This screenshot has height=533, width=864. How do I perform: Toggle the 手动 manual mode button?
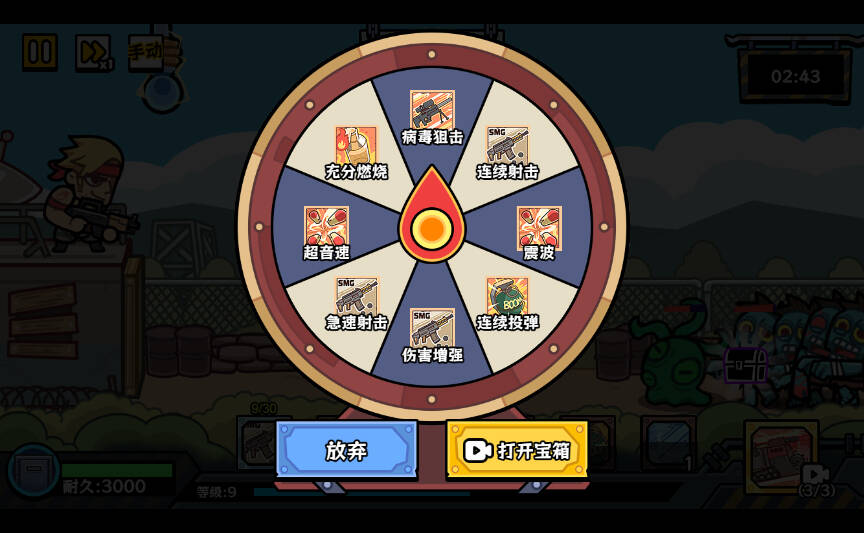(147, 50)
